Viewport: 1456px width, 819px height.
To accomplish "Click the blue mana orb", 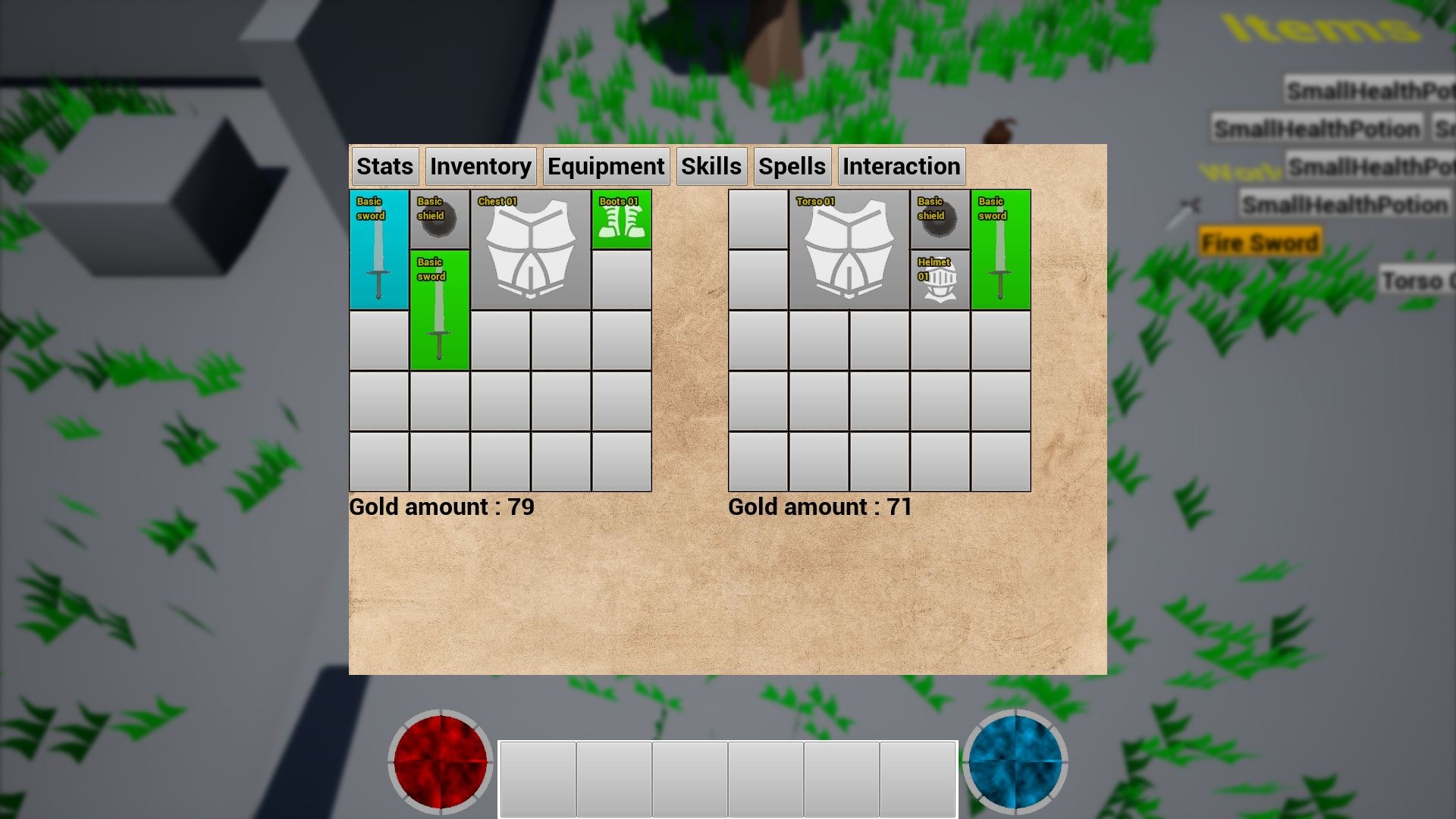I will (1016, 761).
